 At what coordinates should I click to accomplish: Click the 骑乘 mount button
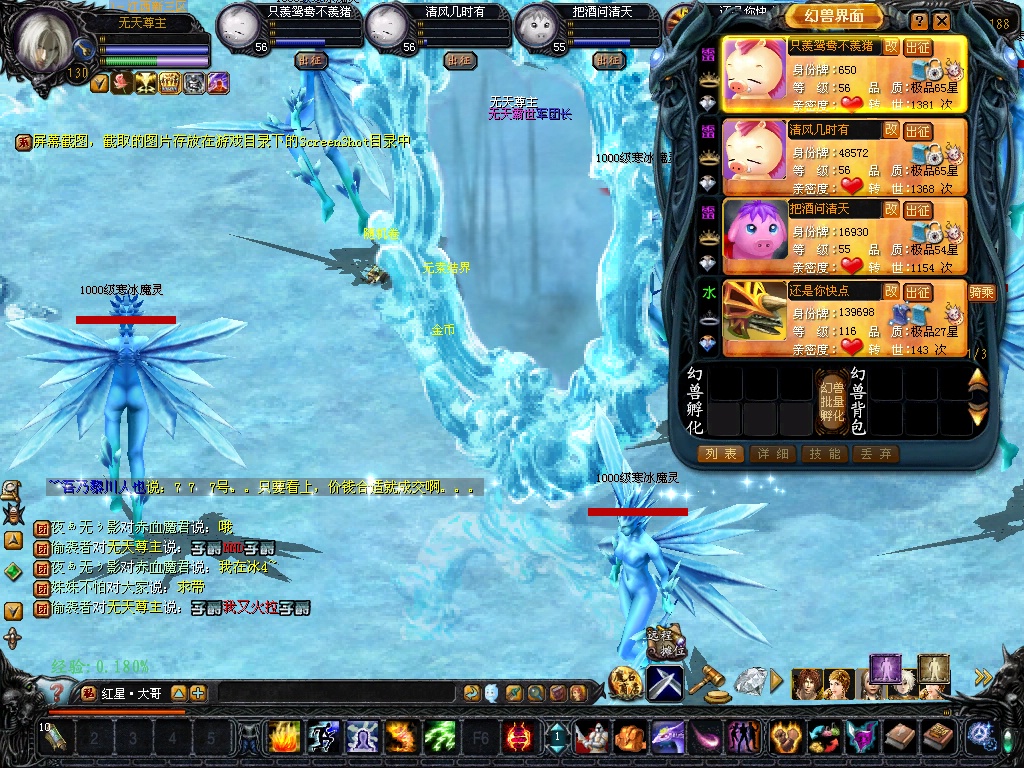click(x=981, y=292)
